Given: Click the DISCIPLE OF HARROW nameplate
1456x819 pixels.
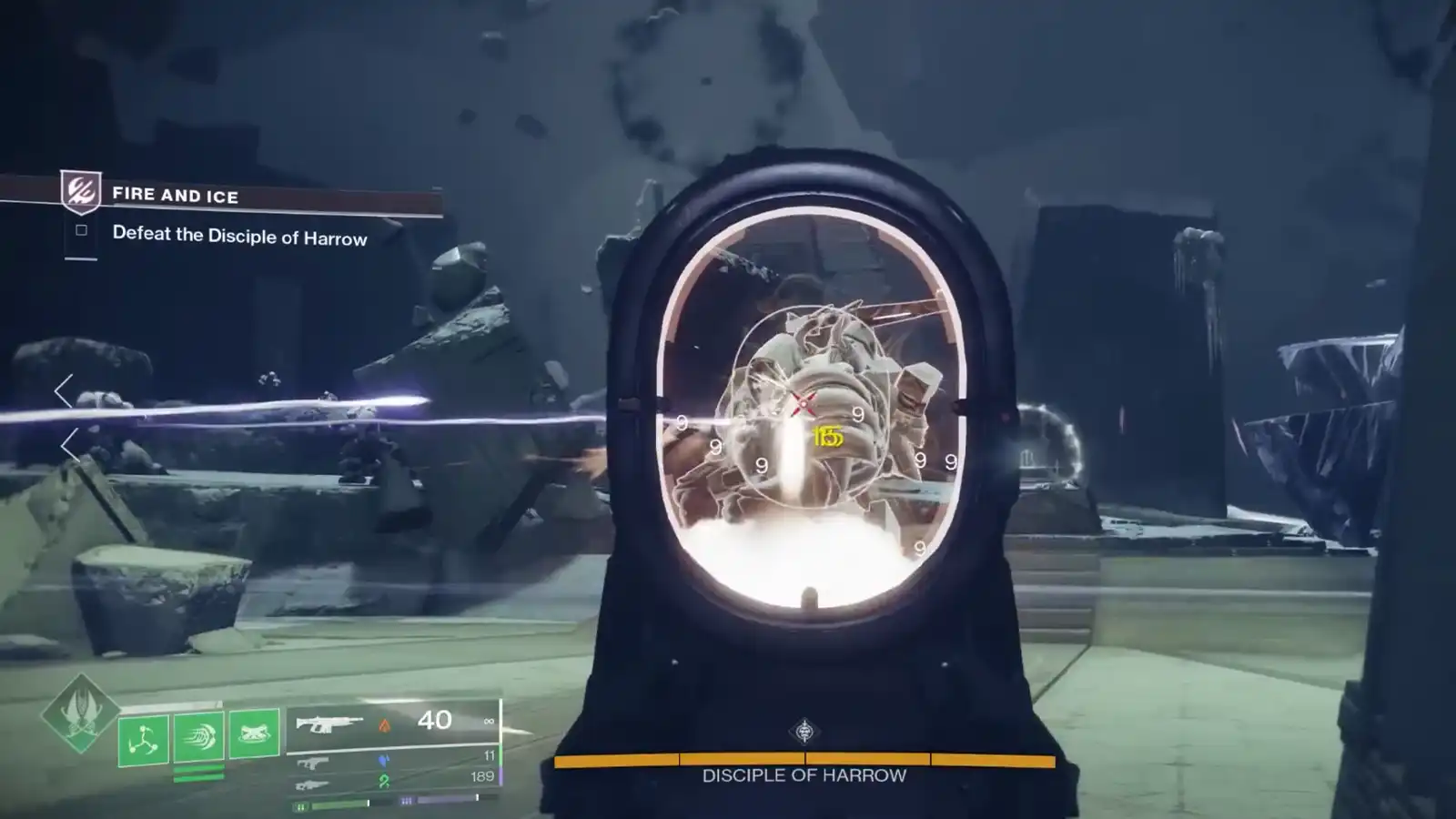Looking at the screenshot, I should [804, 776].
